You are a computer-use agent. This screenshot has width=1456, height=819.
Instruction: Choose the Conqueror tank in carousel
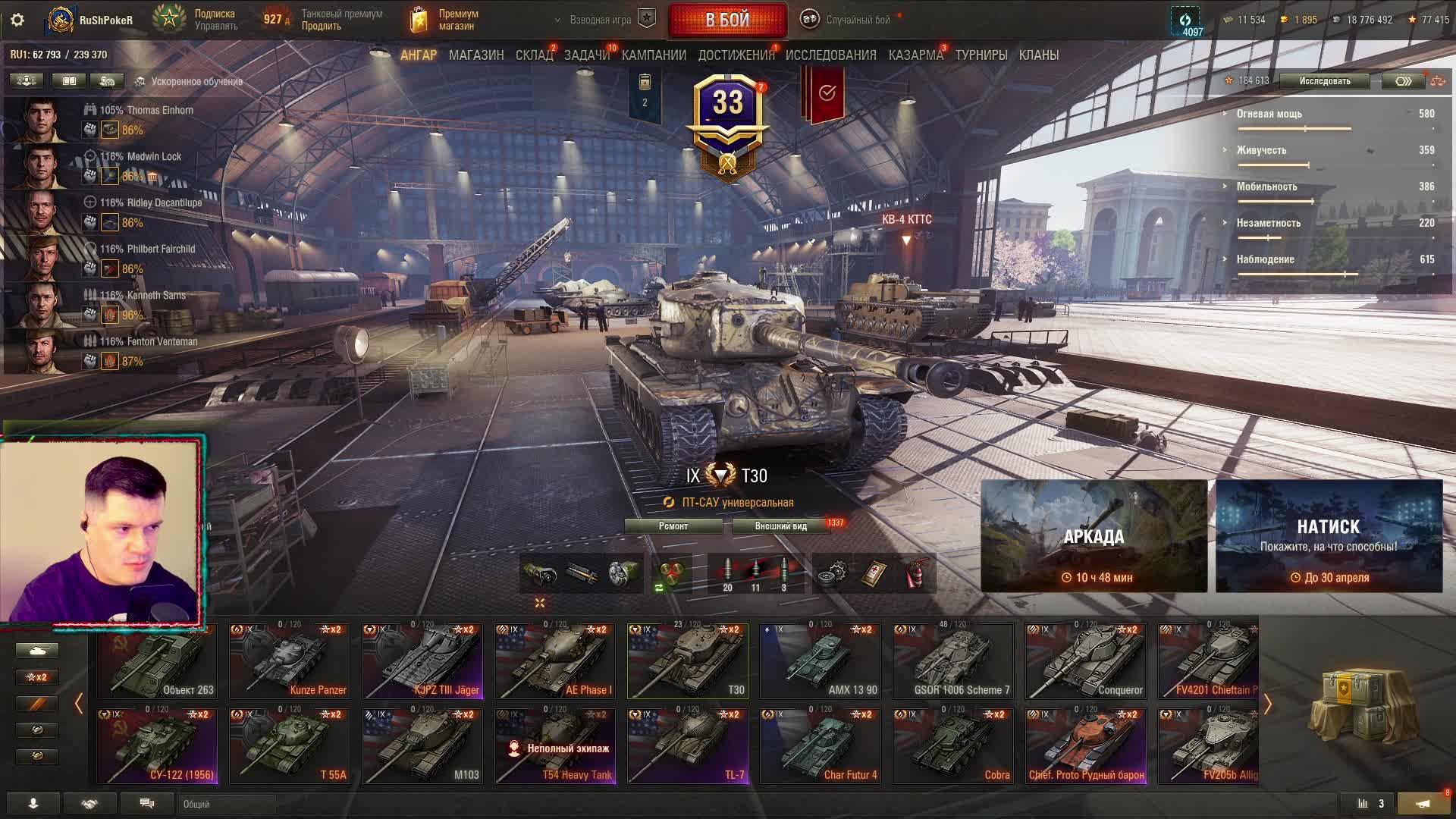coord(1085,661)
